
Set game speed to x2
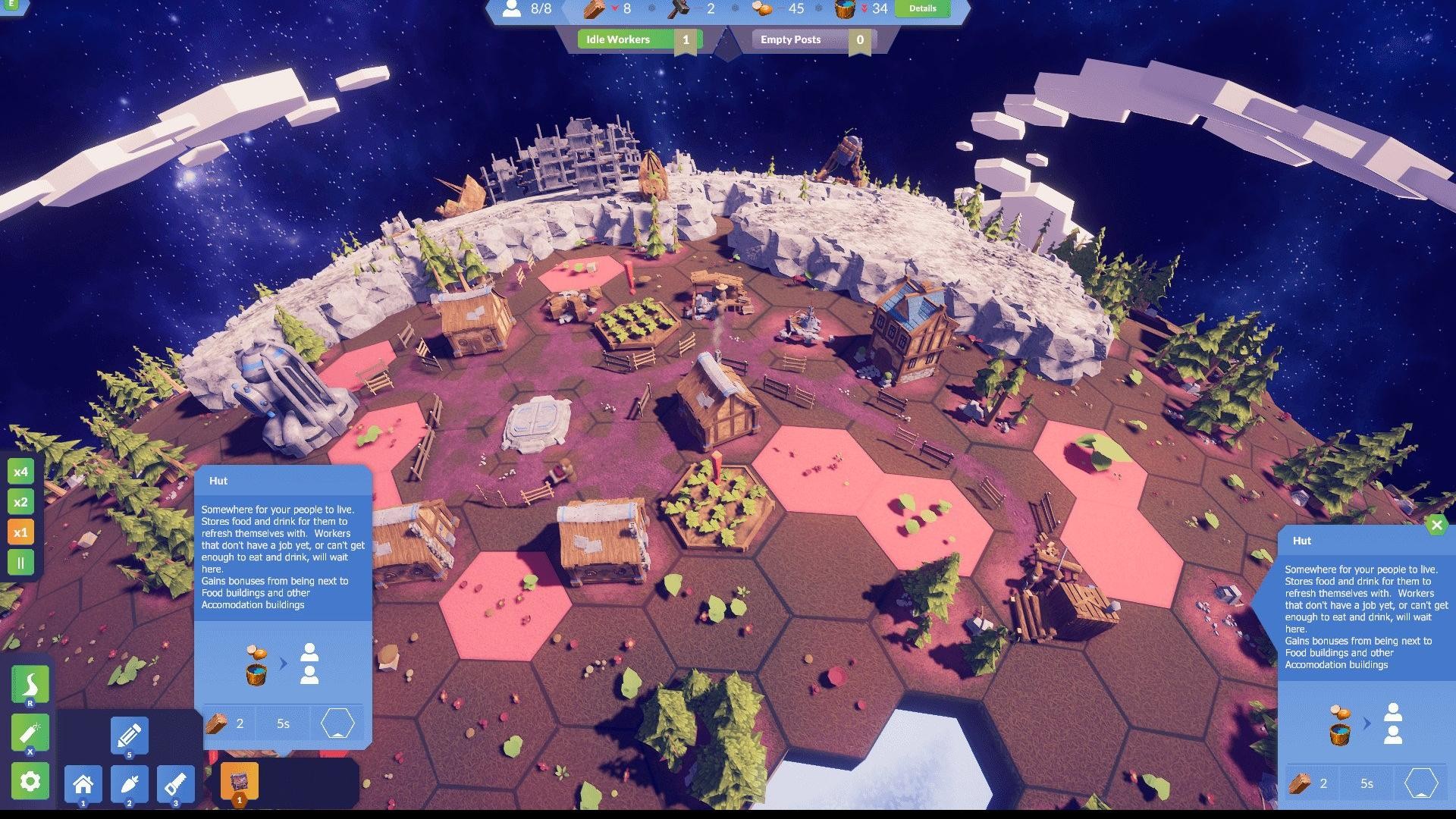(20, 502)
